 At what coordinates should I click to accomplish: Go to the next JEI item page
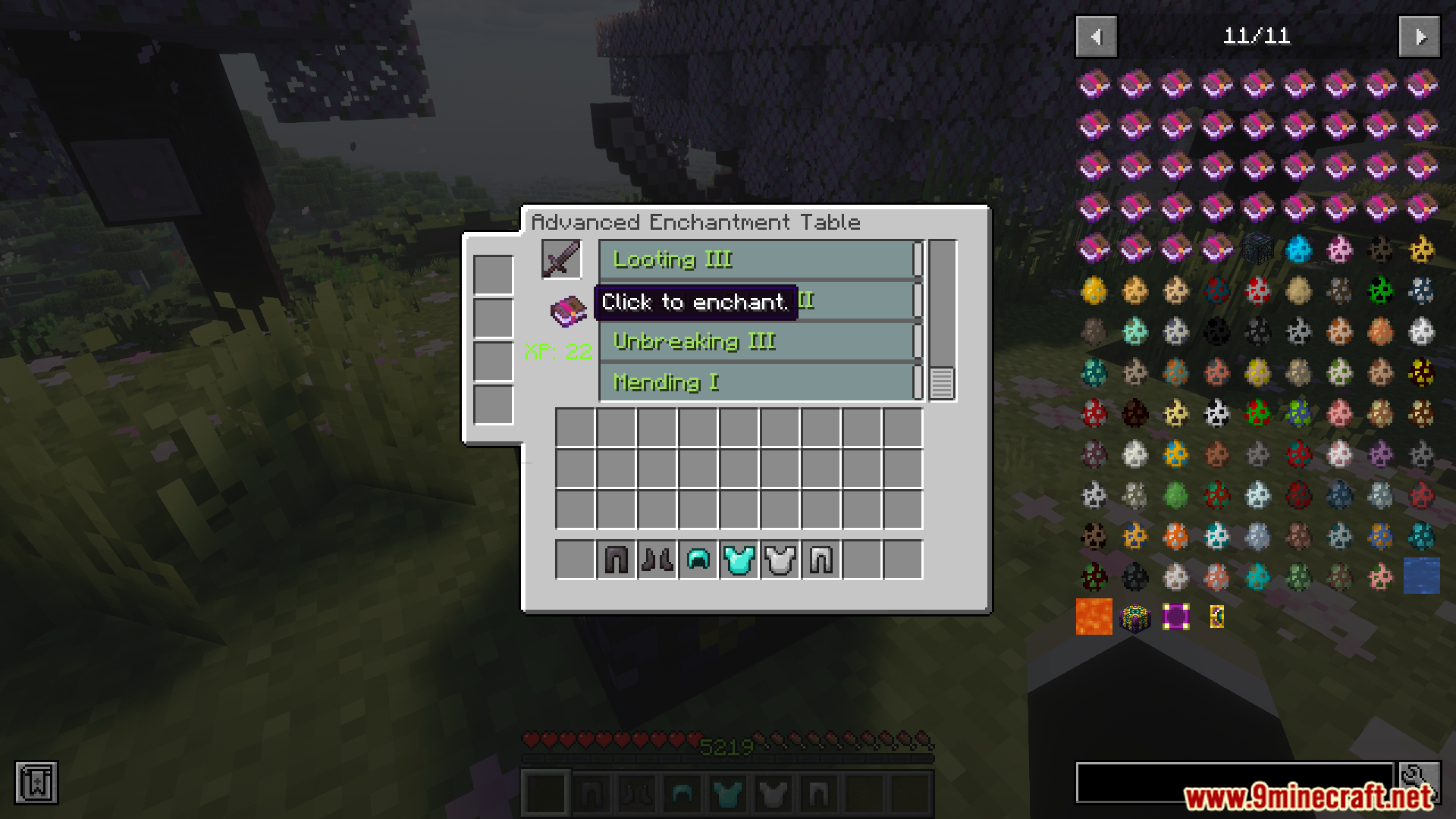(x=1419, y=36)
